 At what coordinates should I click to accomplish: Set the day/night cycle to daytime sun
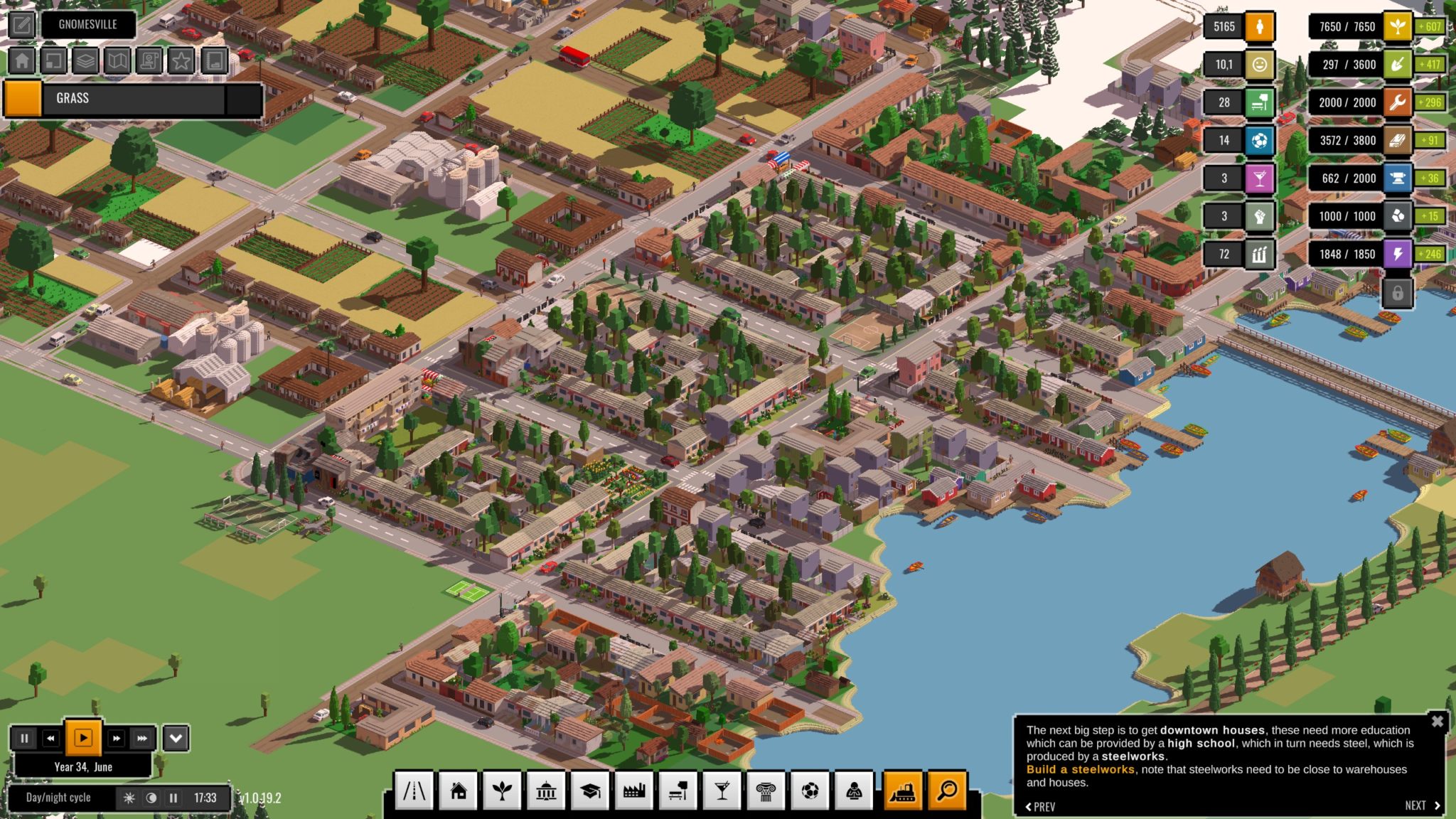tap(129, 798)
